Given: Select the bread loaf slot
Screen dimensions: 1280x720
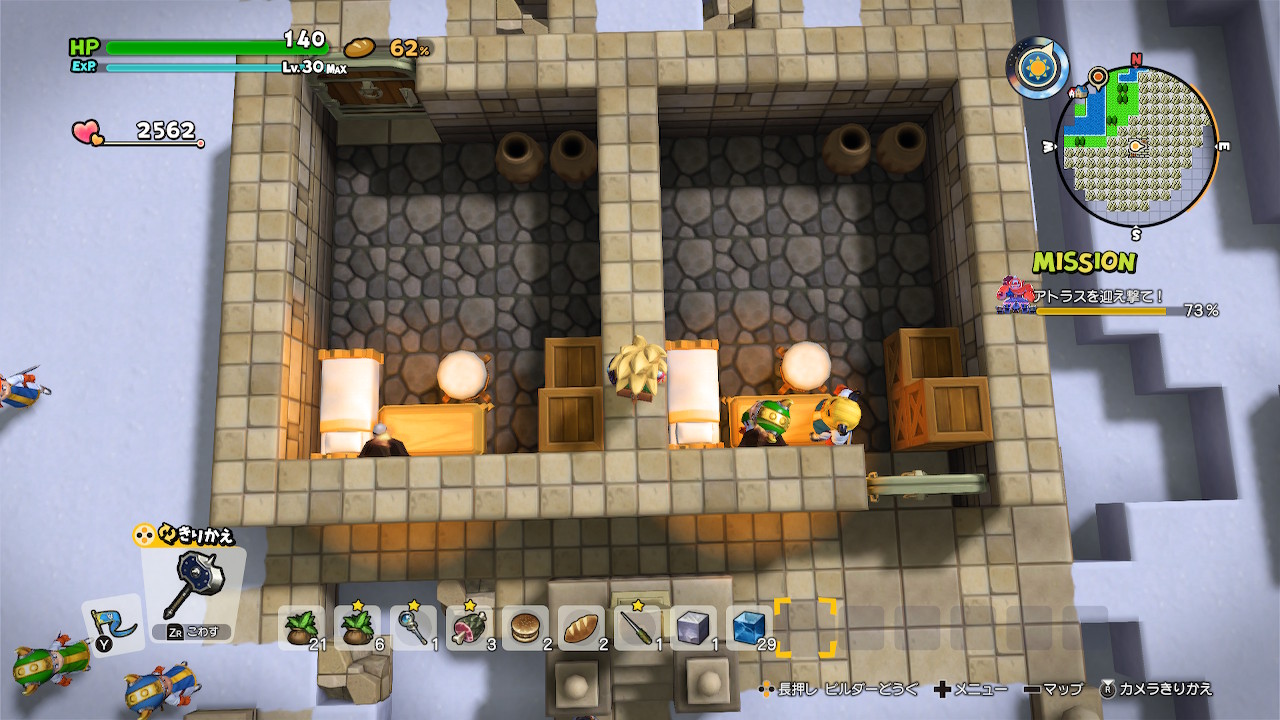Looking at the screenshot, I should pyautogui.click(x=581, y=628).
